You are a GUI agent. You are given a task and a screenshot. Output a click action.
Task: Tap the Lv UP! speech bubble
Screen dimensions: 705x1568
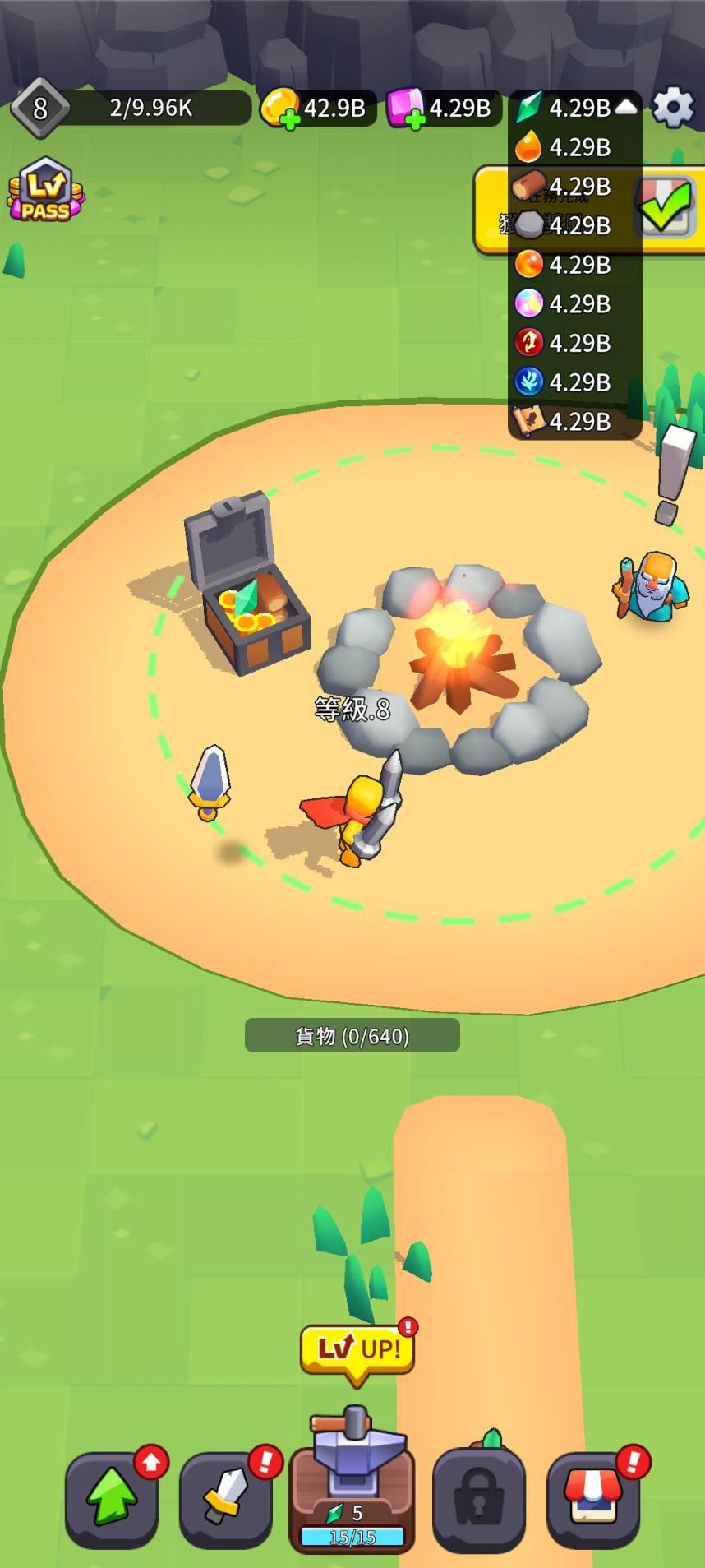click(x=357, y=1350)
